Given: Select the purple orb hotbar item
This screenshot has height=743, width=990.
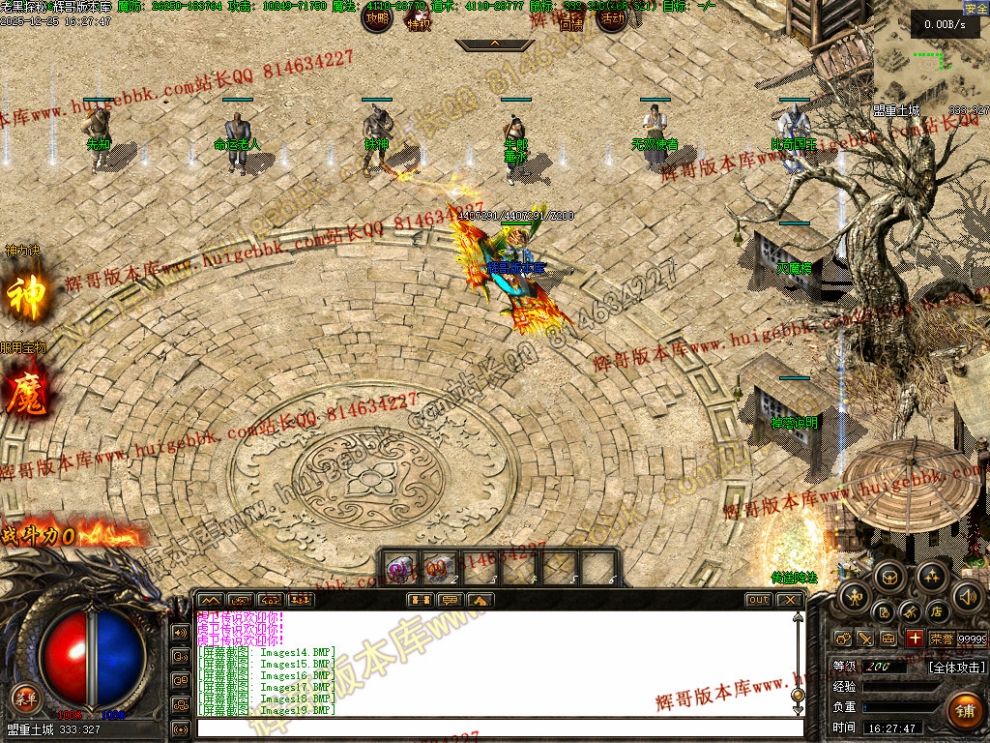Looking at the screenshot, I should [401, 569].
